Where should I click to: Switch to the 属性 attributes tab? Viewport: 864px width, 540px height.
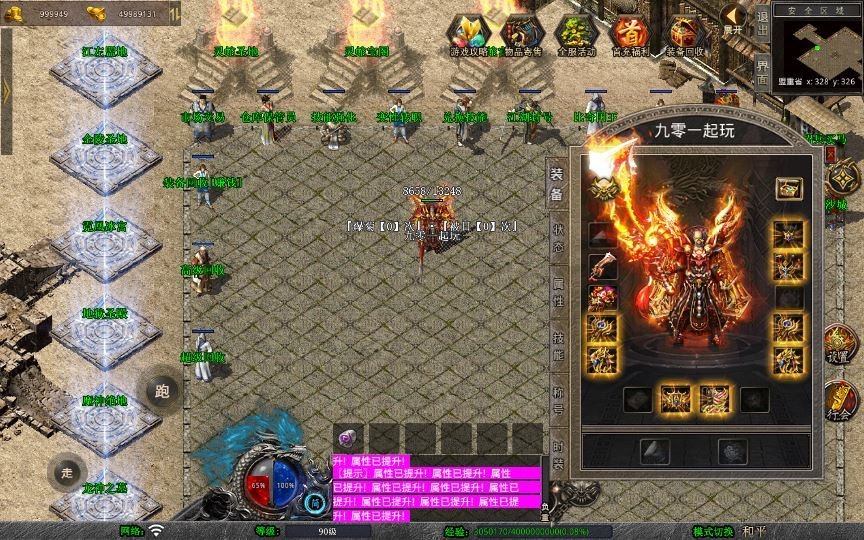557,293
